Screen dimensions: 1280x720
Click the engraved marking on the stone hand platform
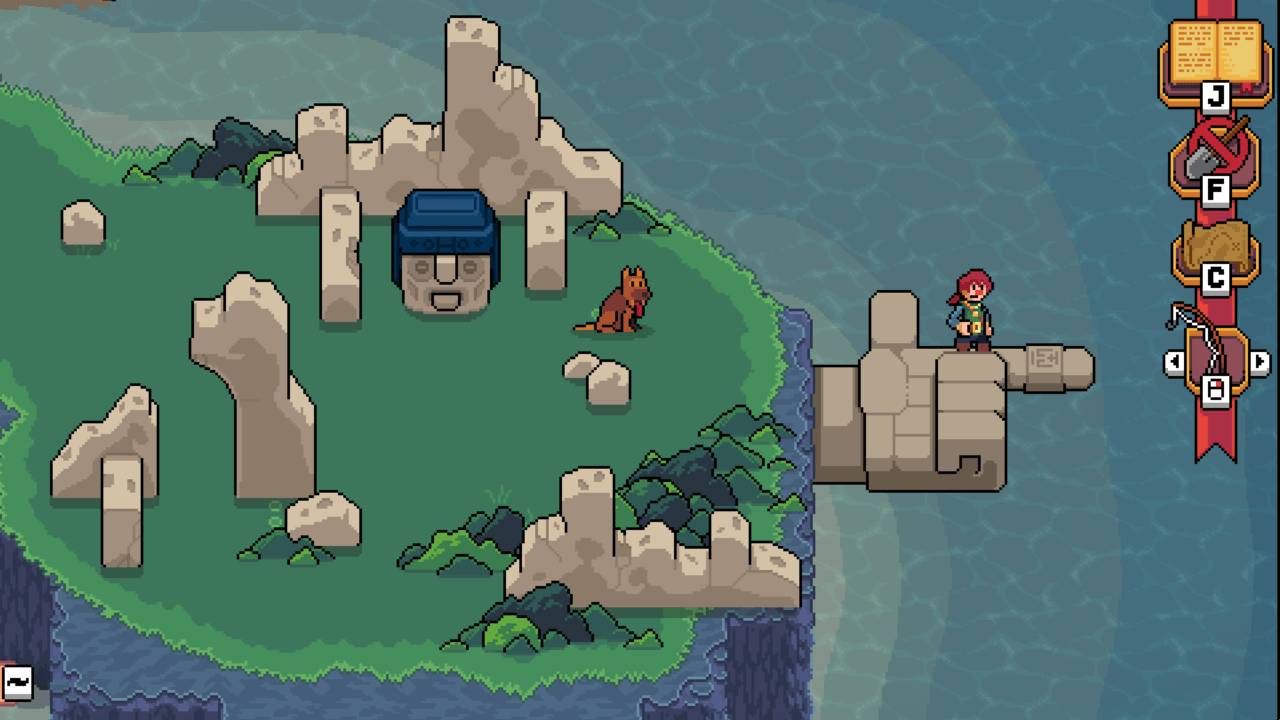pos(1043,355)
